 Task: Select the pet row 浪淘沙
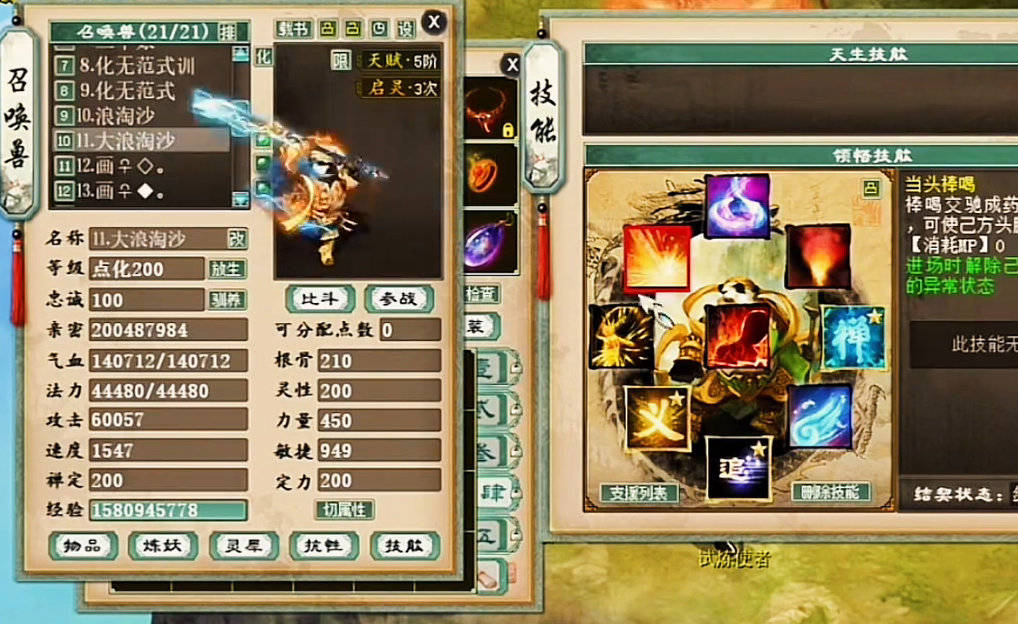tap(140, 115)
